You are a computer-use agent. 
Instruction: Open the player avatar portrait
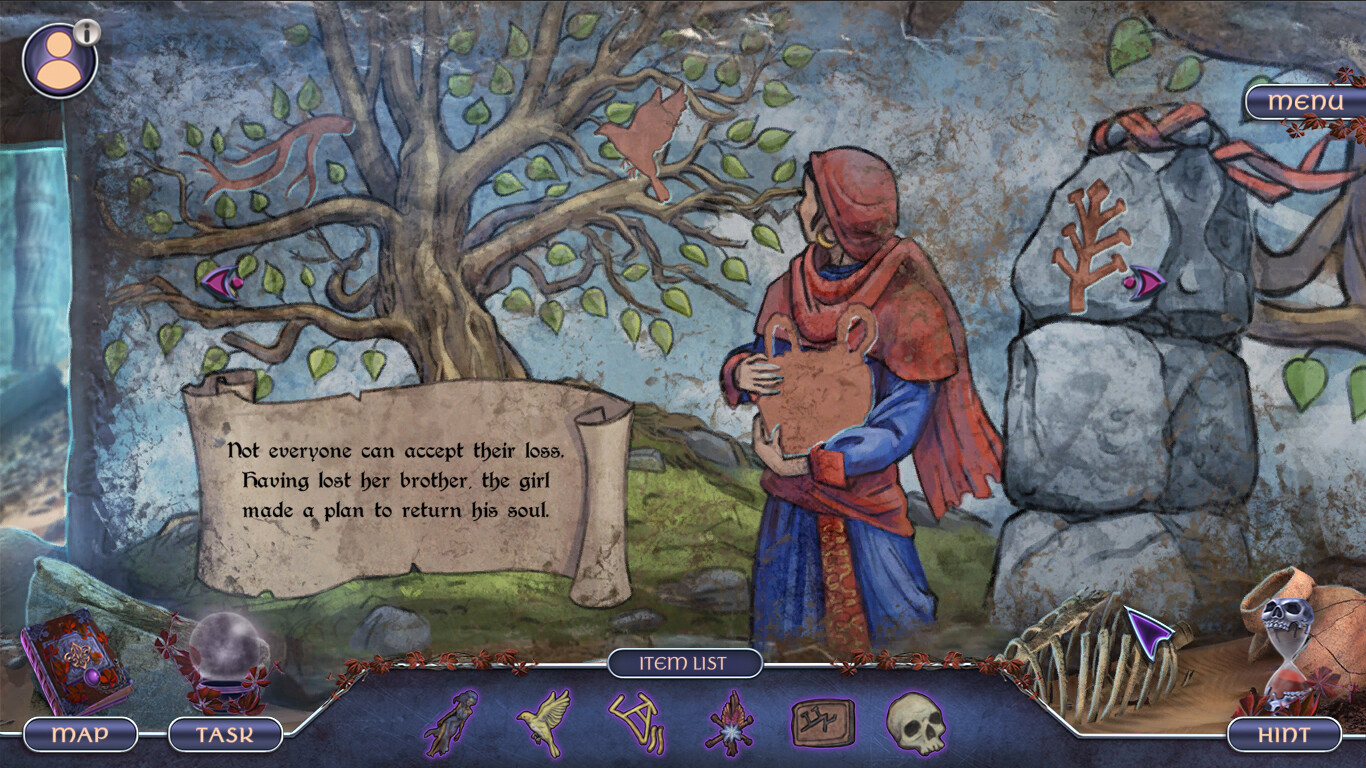tap(58, 60)
